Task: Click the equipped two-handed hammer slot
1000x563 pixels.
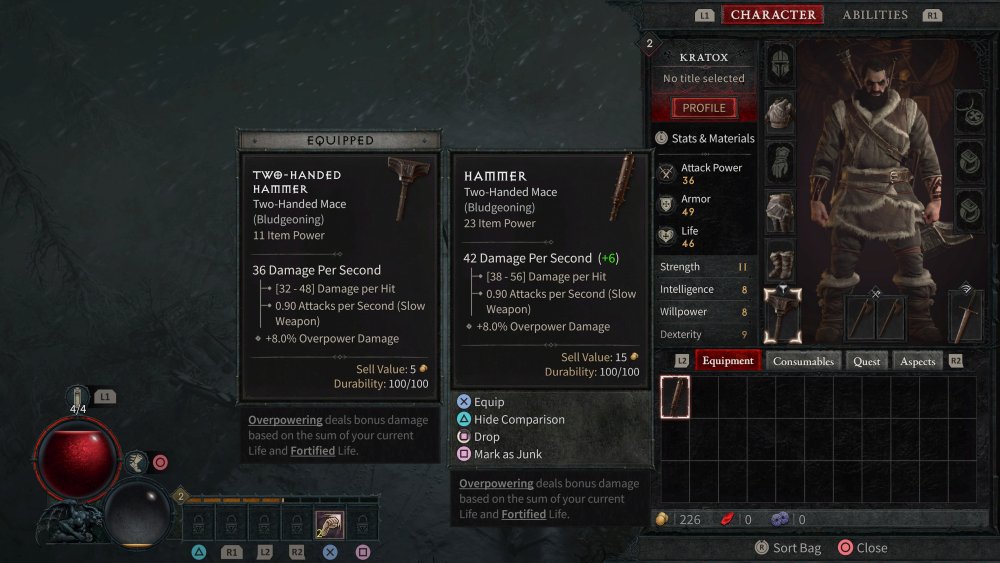Action: [782, 315]
